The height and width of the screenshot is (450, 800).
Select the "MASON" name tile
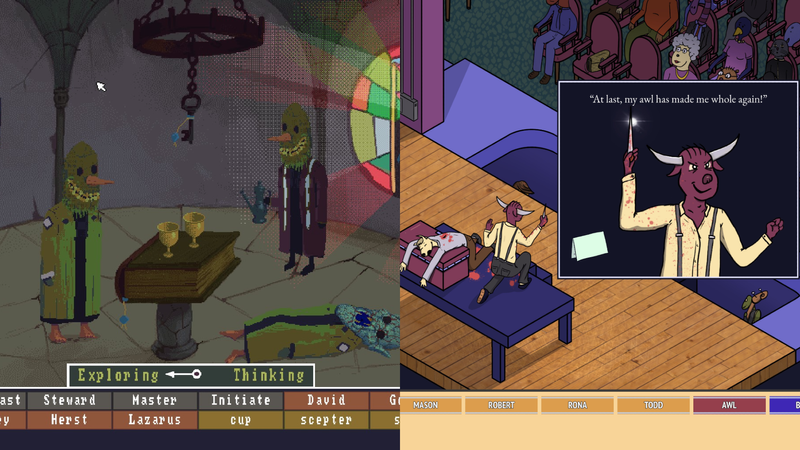click(426, 406)
